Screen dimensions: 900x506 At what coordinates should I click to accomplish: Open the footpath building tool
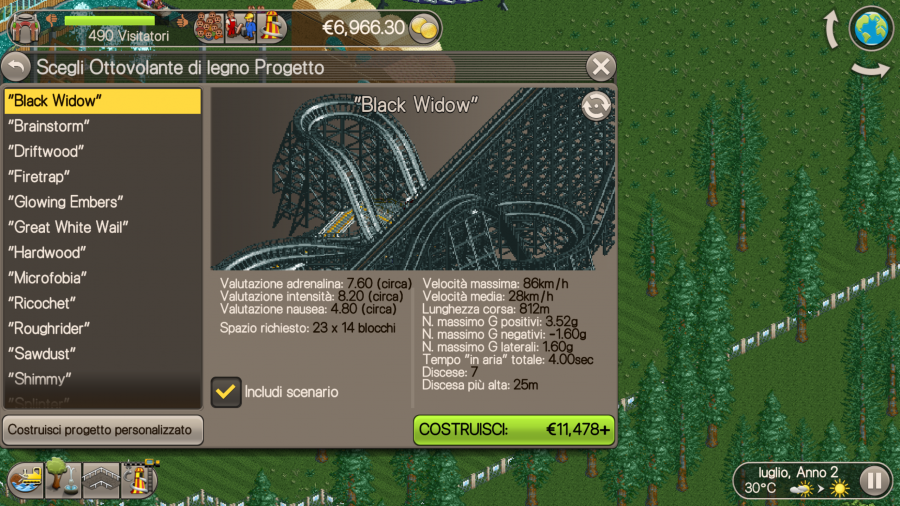tap(101, 480)
